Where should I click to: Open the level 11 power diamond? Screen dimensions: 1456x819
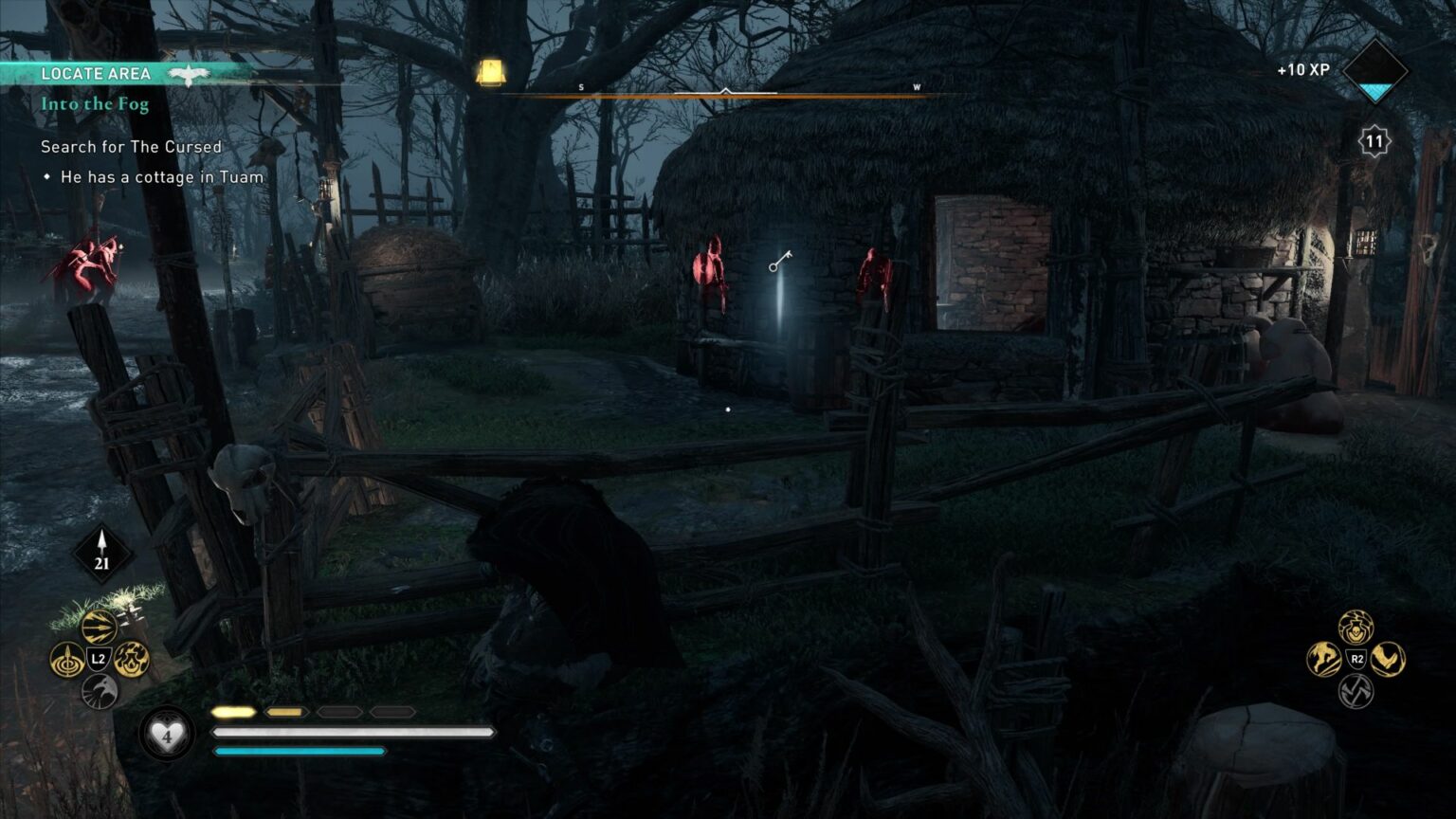[1374, 140]
